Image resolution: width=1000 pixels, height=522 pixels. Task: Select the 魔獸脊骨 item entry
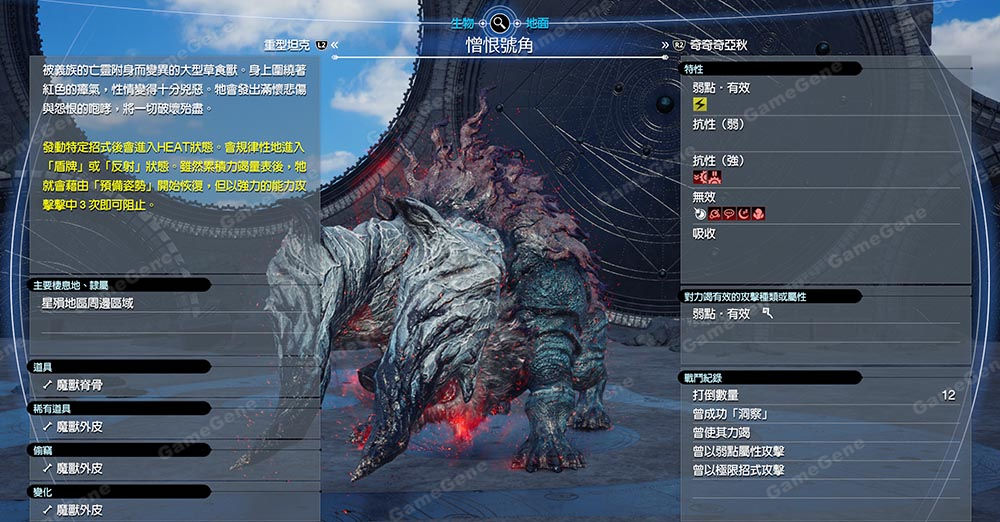(79, 384)
